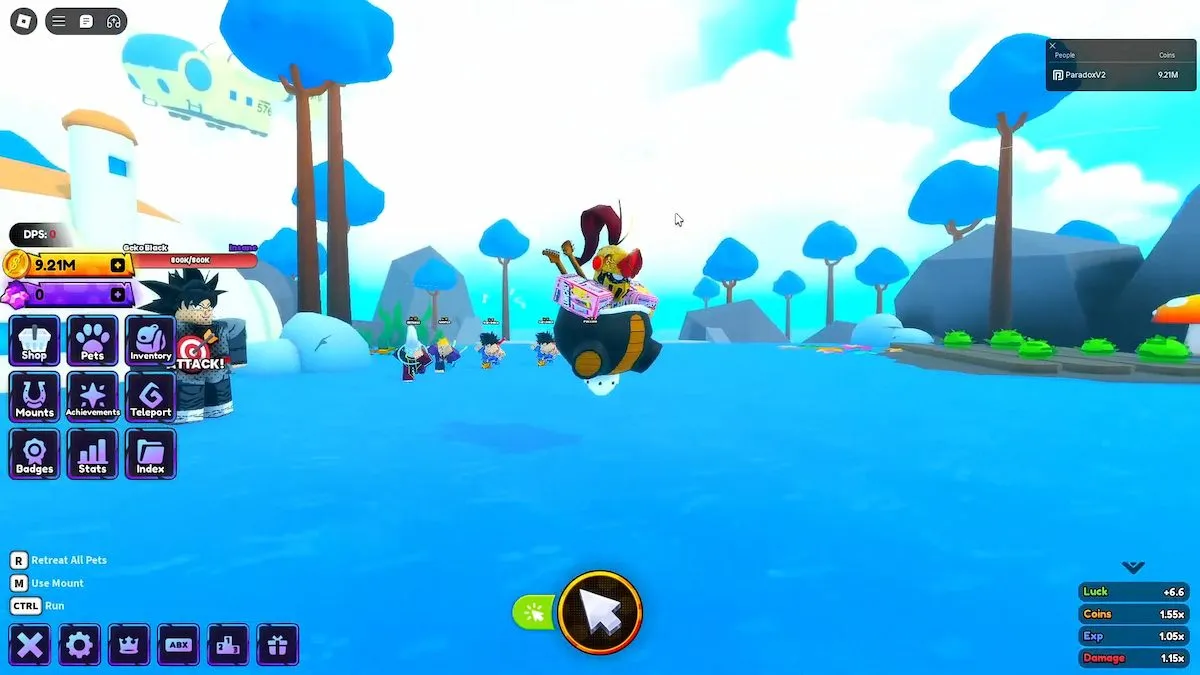Open settings via the gear icon

[x=79, y=645]
